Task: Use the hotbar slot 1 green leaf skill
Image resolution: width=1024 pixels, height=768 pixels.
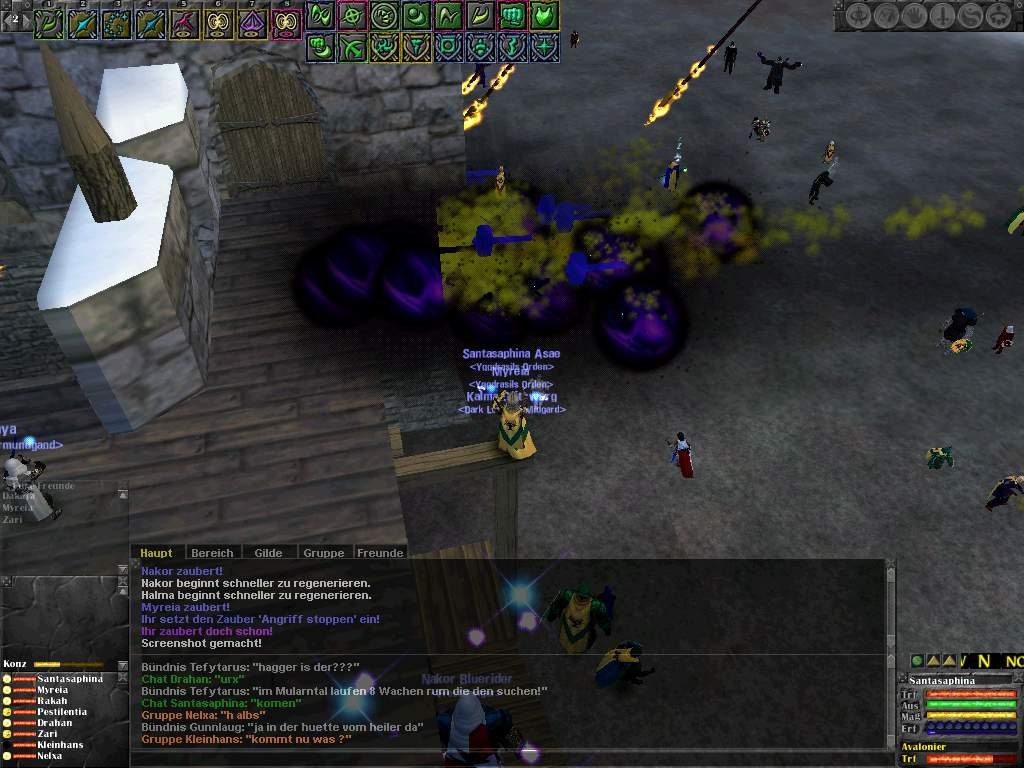Action: tap(49, 23)
